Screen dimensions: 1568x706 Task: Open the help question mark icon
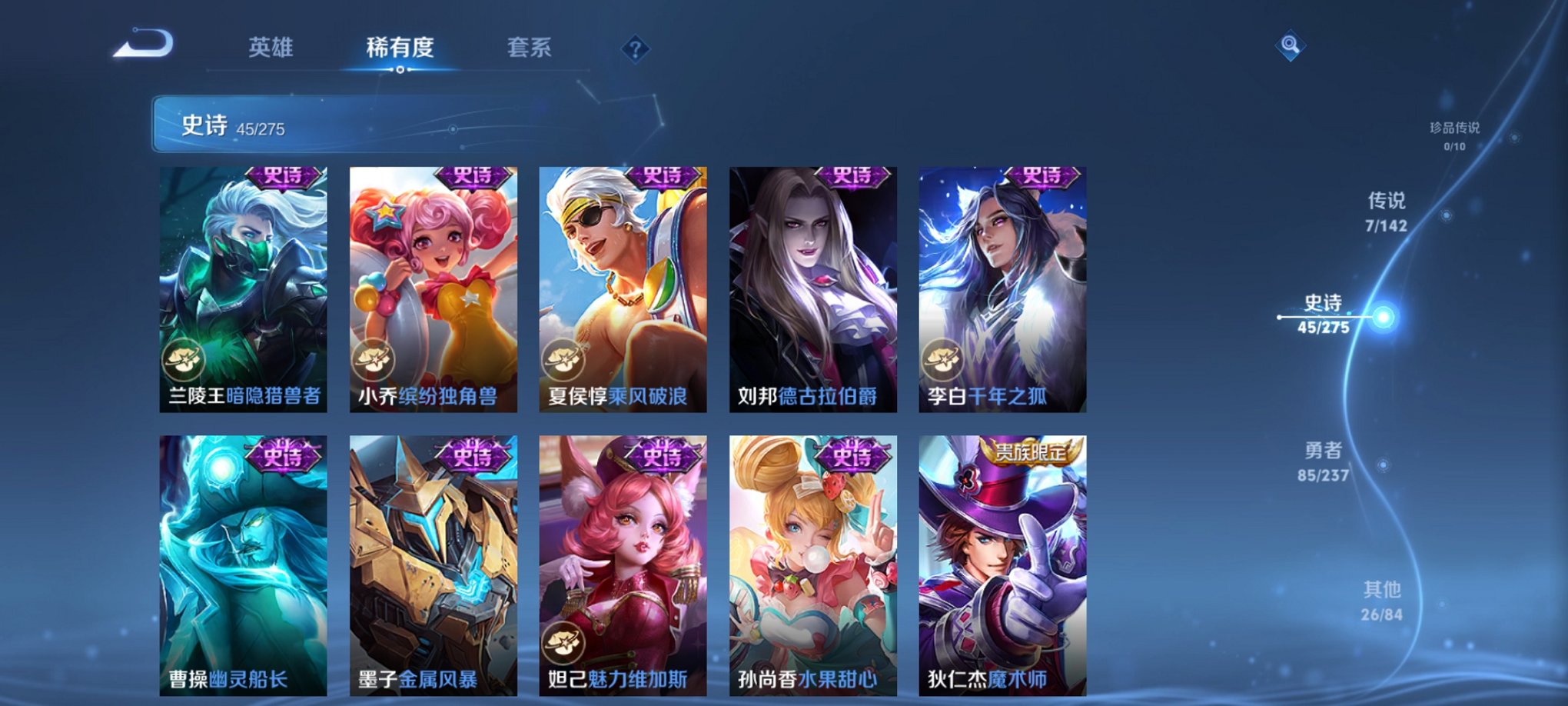pyautogui.click(x=634, y=48)
